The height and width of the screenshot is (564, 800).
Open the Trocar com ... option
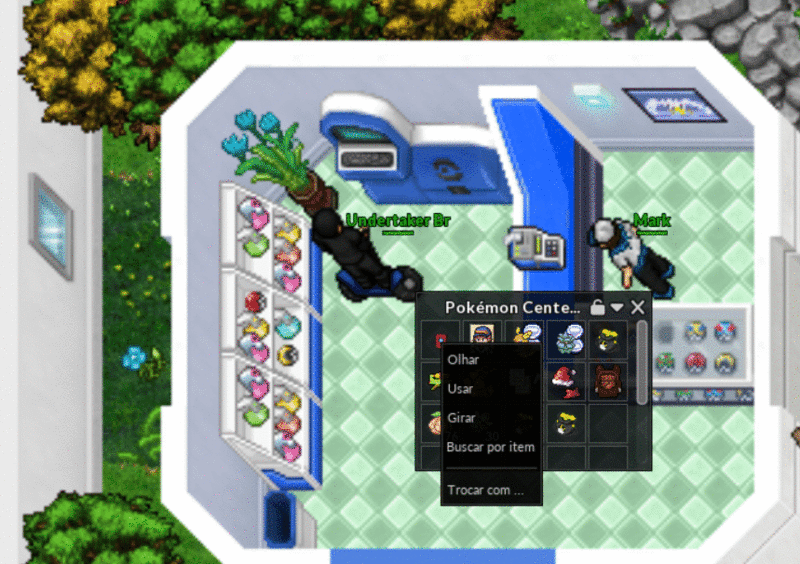pos(485,490)
